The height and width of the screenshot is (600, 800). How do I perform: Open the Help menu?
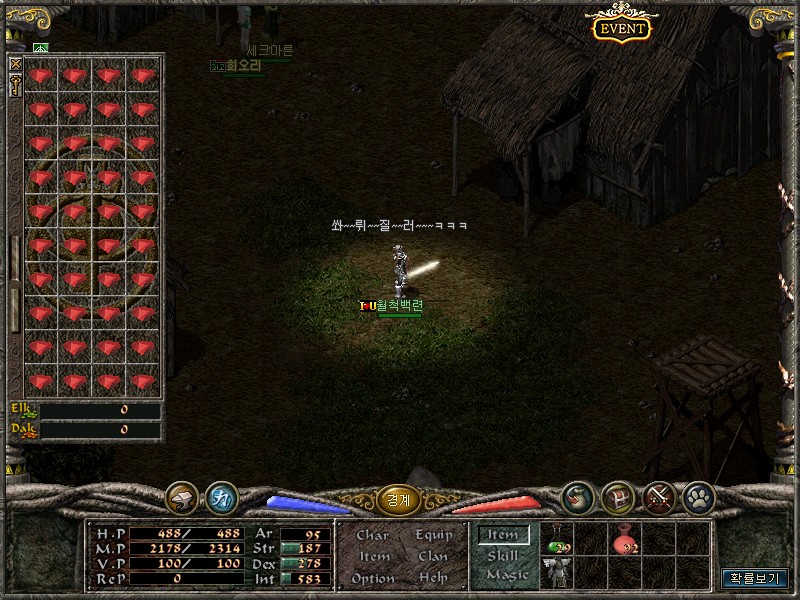click(x=433, y=578)
